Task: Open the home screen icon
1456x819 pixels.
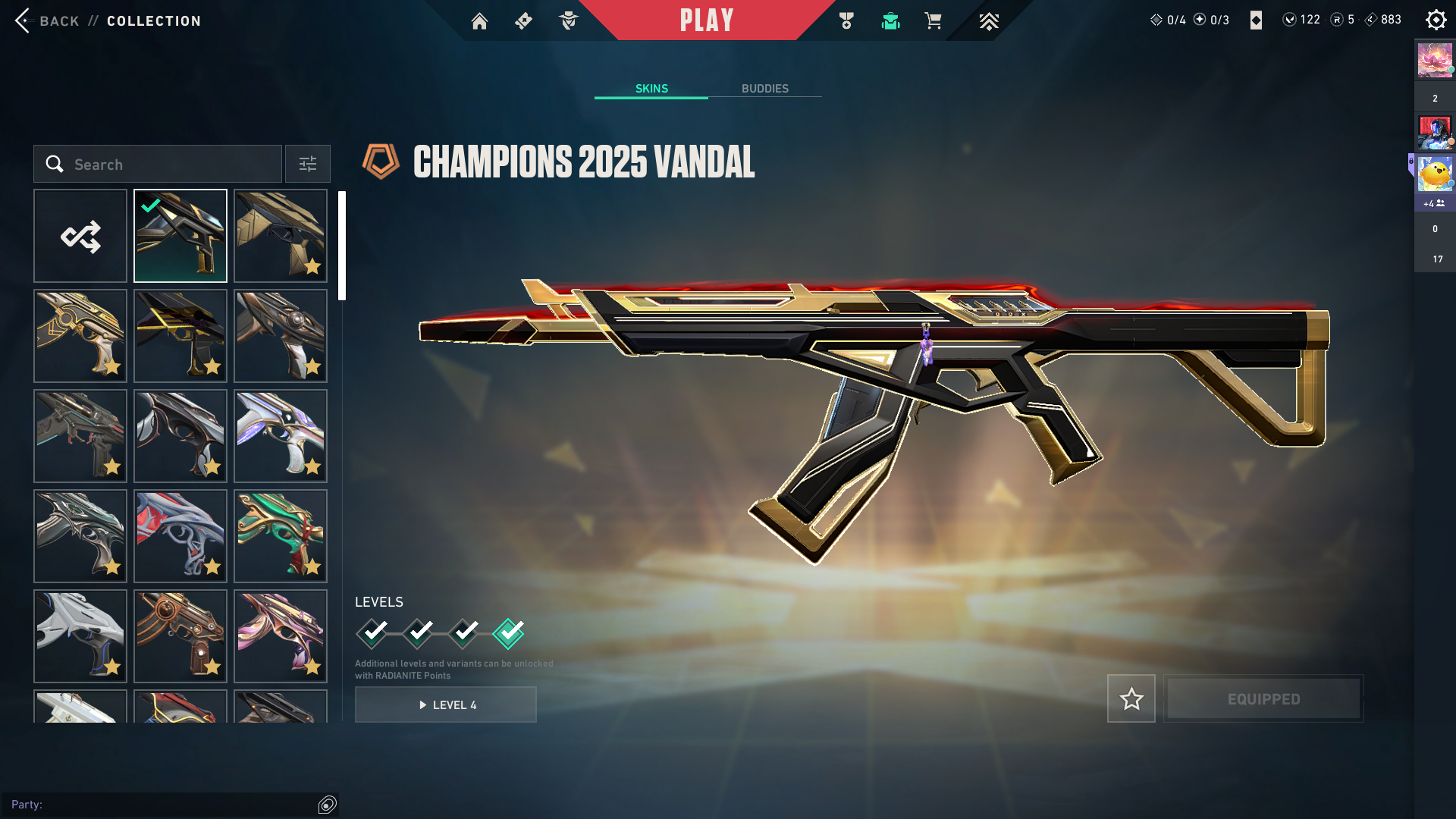Action: point(479,21)
